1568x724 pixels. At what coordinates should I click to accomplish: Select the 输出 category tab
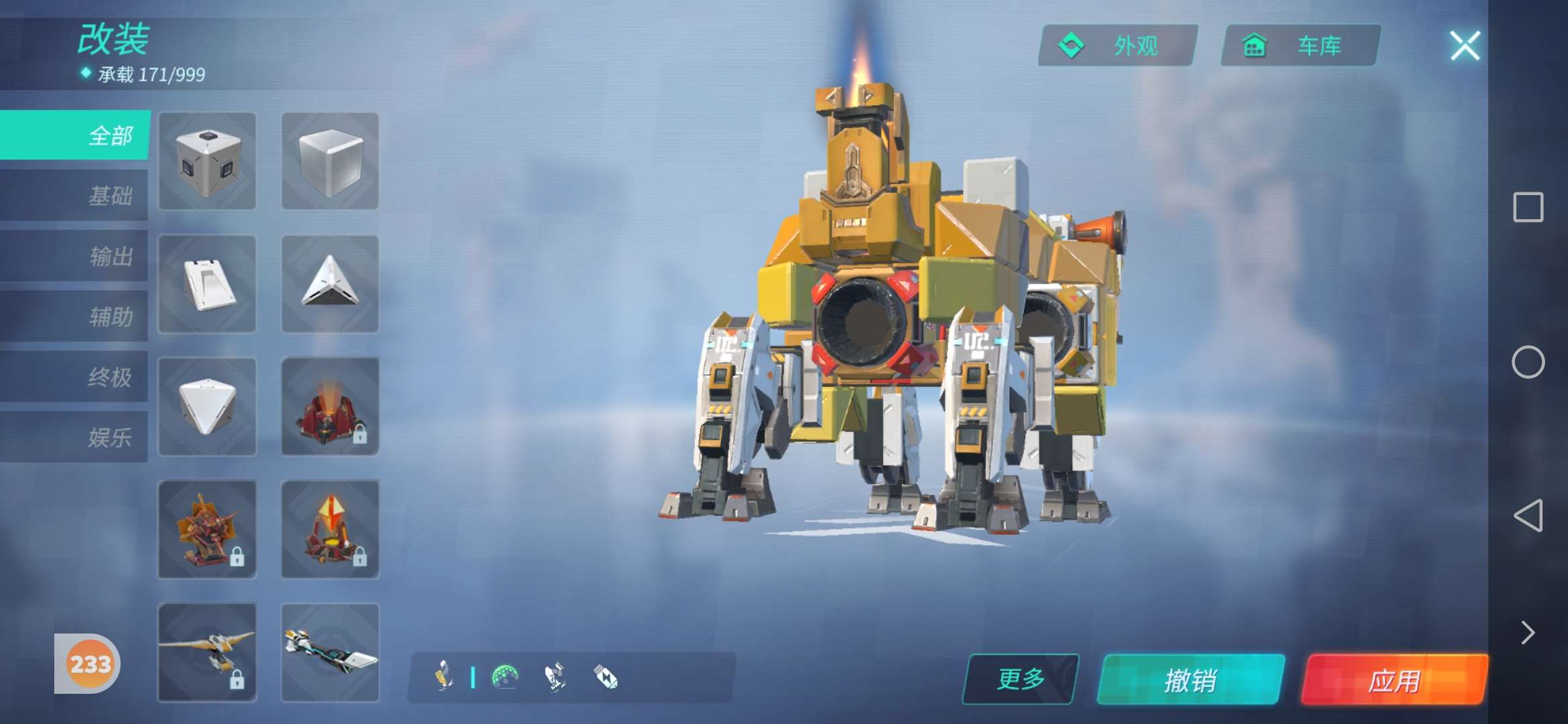[x=75, y=256]
